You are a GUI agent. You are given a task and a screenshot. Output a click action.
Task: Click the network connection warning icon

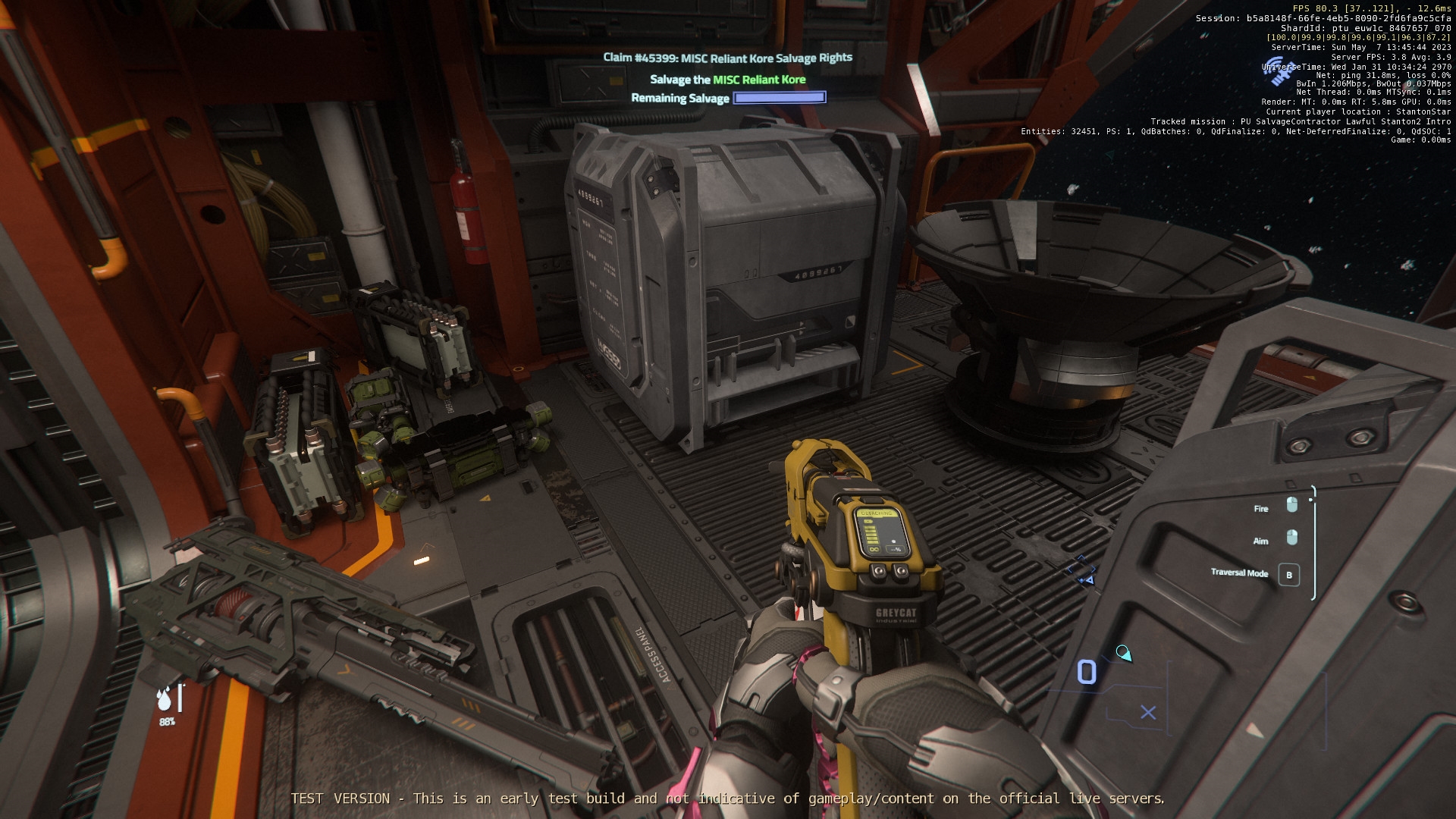[1281, 71]
